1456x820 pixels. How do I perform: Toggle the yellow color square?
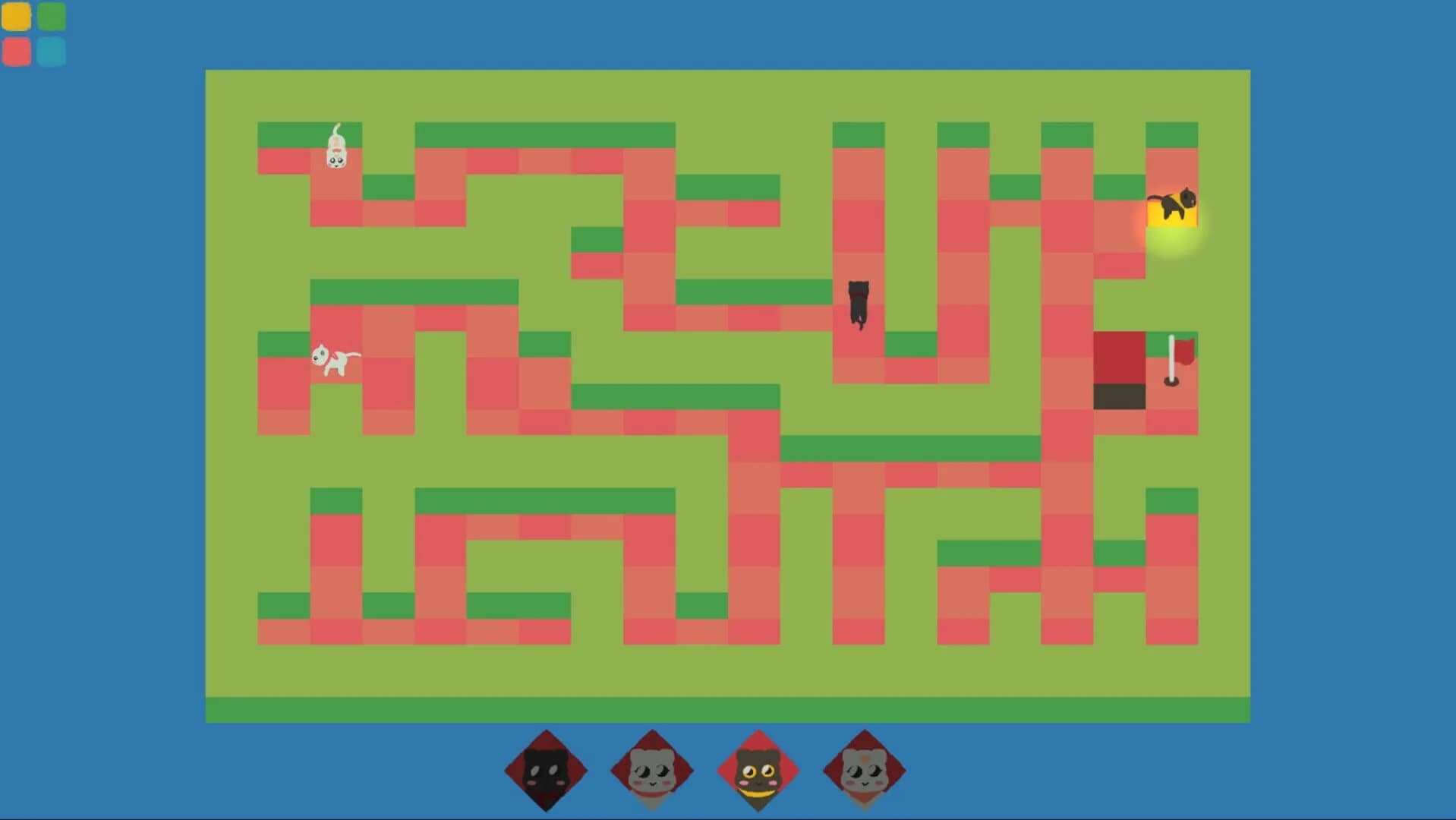[x=17, y=16]
